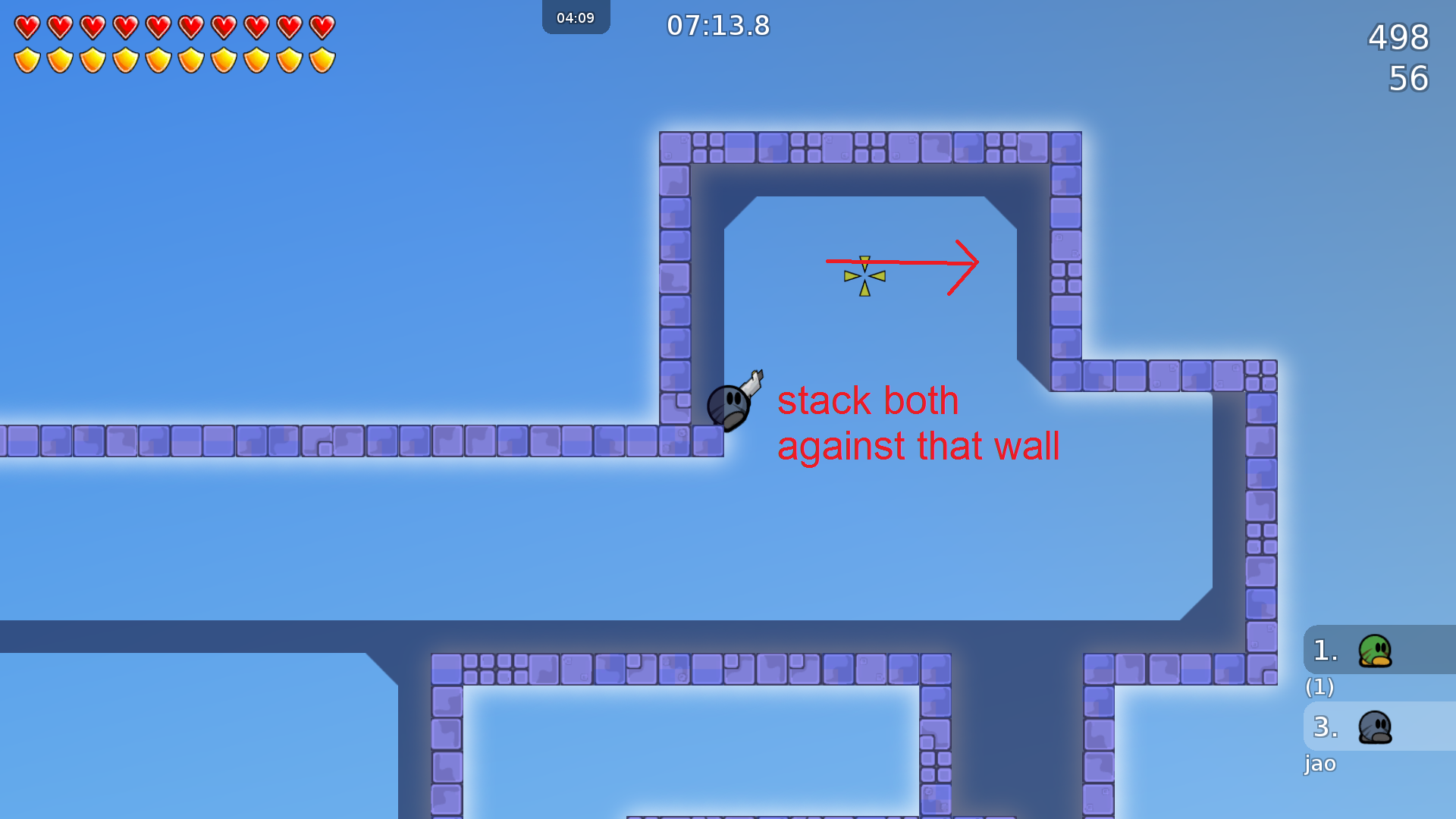Toggle the 04:09 round timer badge
Screen dimensions: 1456x819
[x=576, y=17]
